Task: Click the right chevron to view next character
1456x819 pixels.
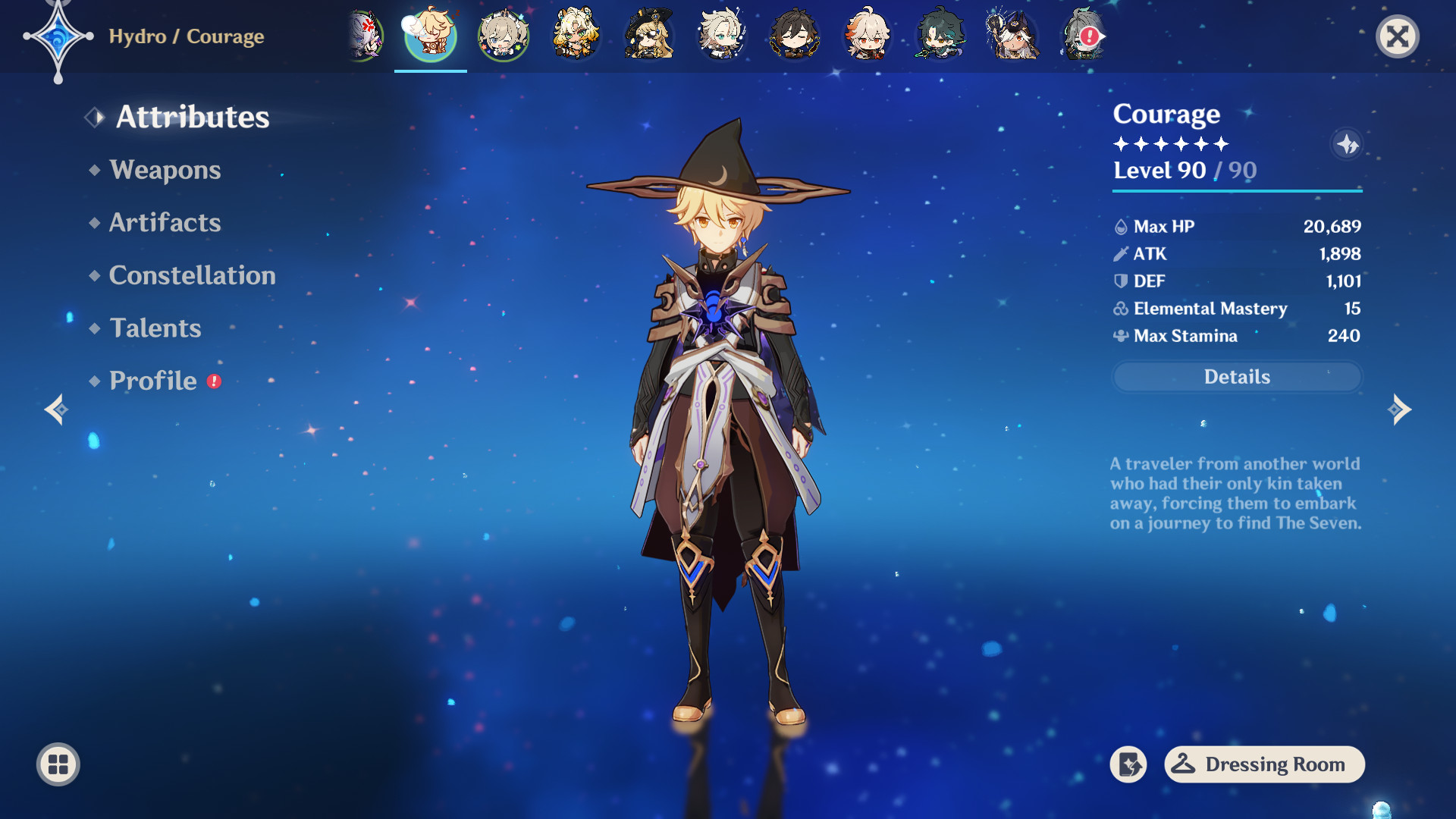Action: pyautogui.click(x=1400, y=409)
